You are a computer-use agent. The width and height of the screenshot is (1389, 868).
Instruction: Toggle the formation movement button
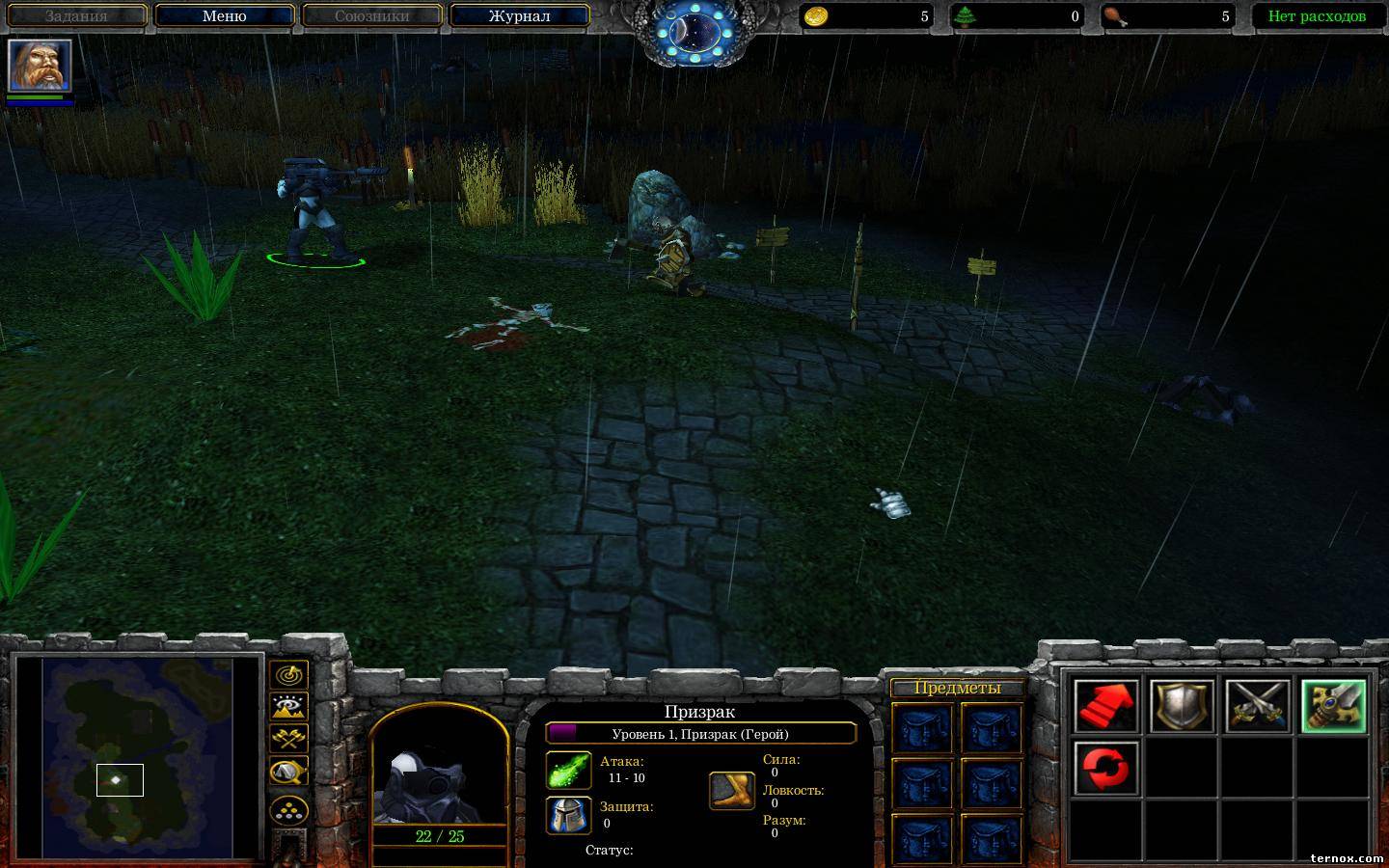click(288, 808)
